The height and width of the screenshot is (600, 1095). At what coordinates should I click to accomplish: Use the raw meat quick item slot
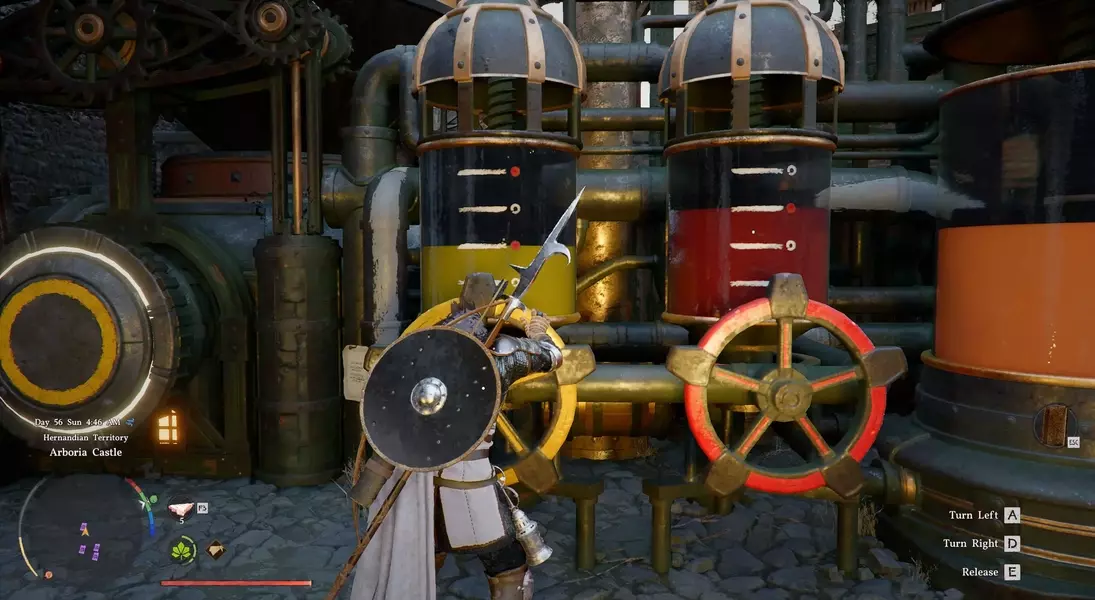click(181, 507)
